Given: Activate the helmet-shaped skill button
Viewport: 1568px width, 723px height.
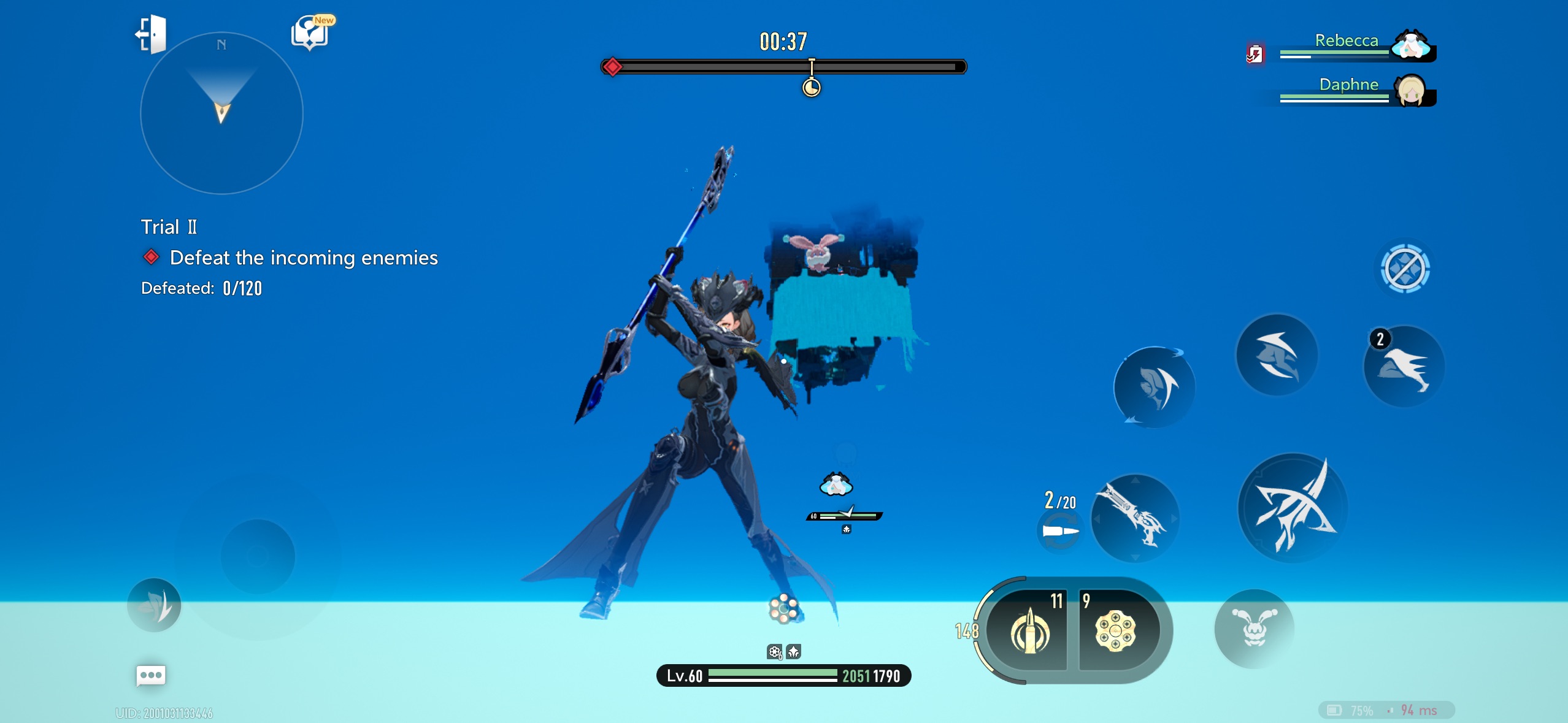Looking at the screenshot, I should [1277, 356].
